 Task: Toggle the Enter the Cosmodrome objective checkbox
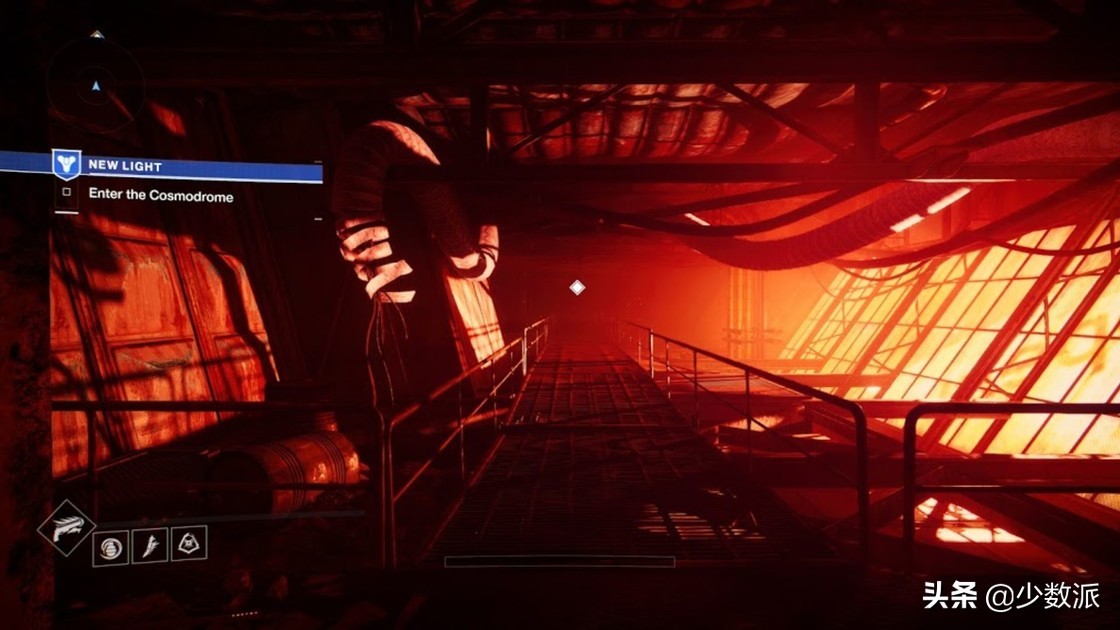point(67,193)
